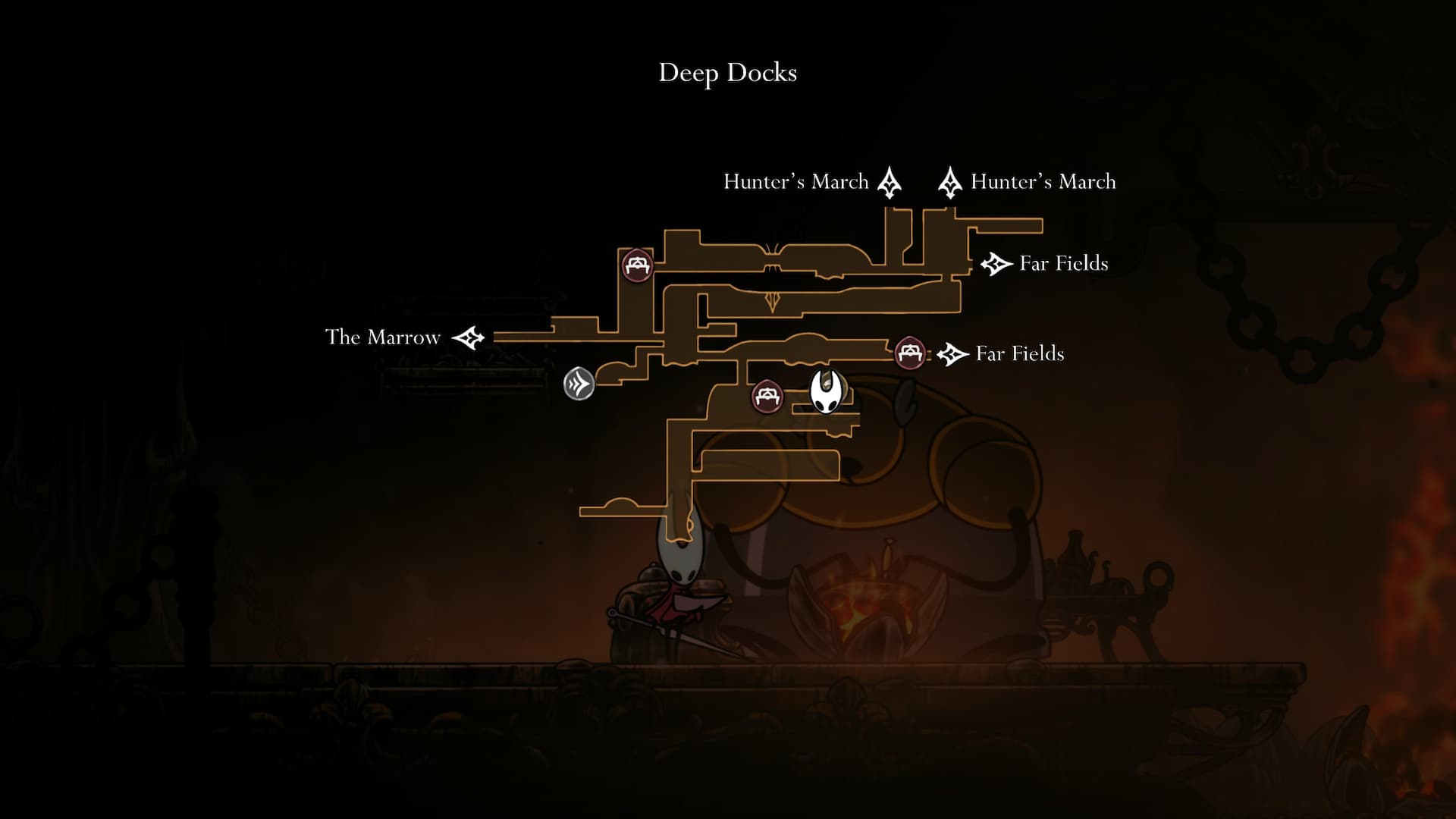The image size is (1456, 819).
Task: Select the bench marker adjoining the Far Fields arrow
Action: pos(909,353)
